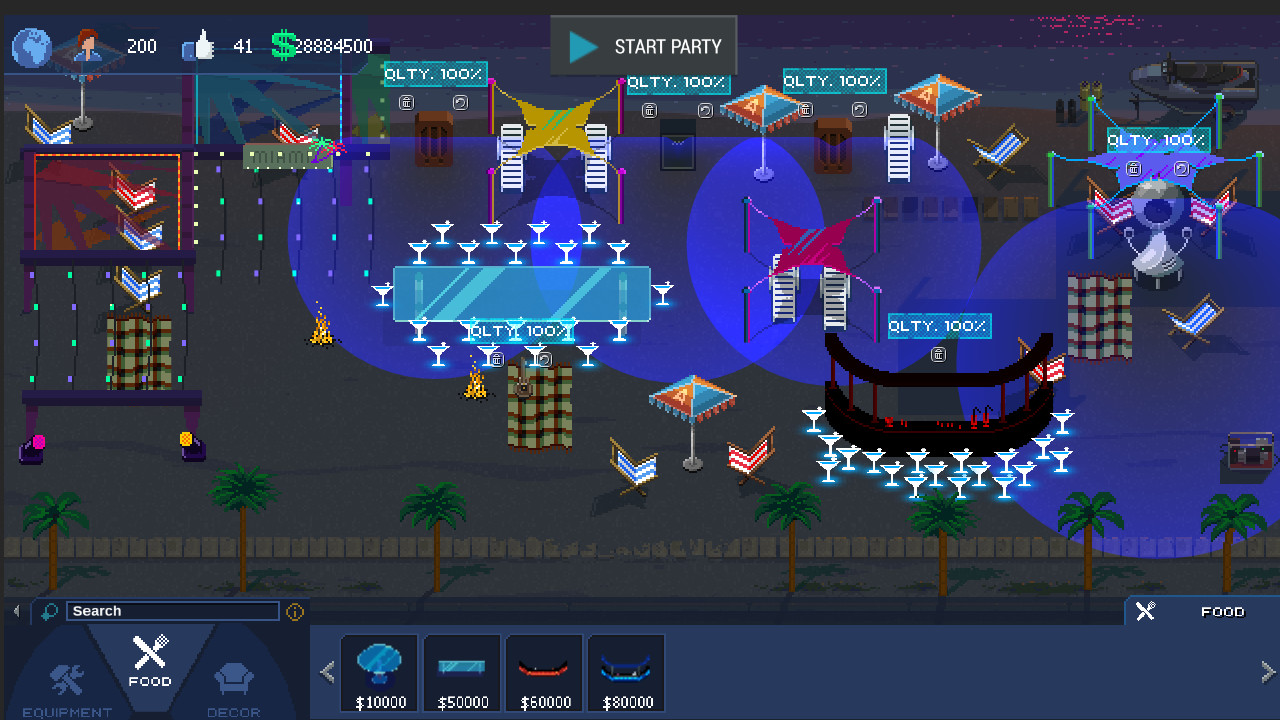Click the info icon next to the search bar
This screenshot has height=720, width=1280.
[294, 611]
